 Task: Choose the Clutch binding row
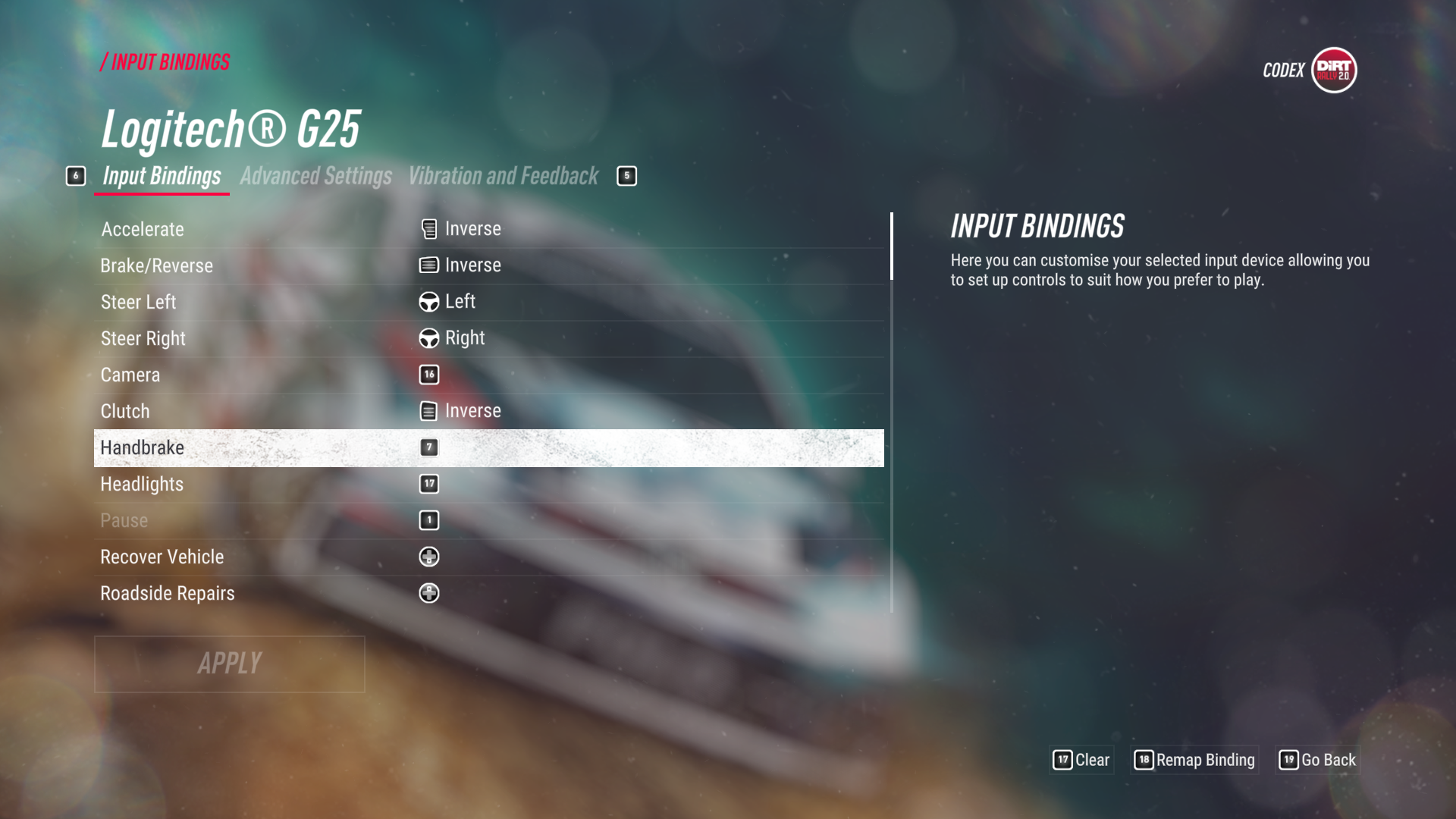(488, 411)
